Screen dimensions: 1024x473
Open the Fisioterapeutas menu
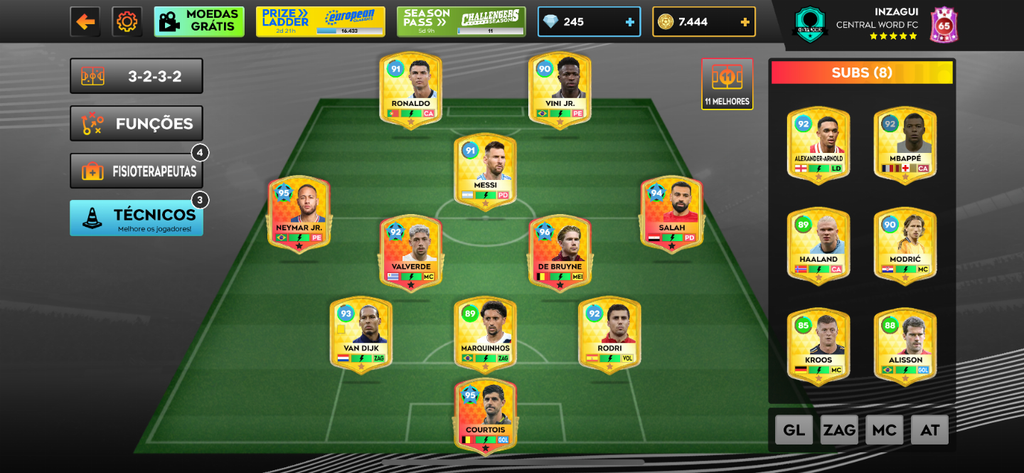136,171
